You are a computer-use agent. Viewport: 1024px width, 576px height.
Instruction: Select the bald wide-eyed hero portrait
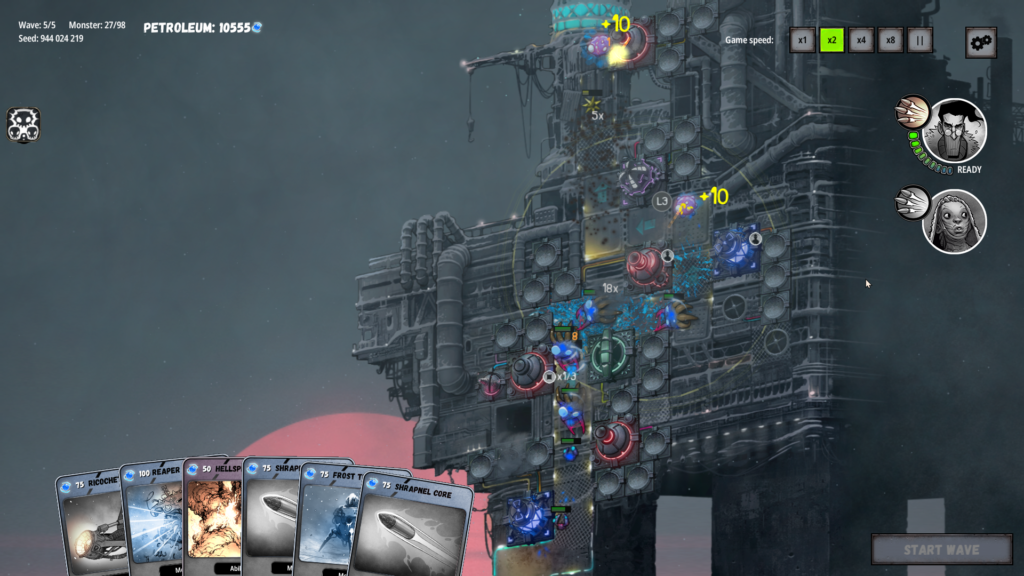[954, 221]
